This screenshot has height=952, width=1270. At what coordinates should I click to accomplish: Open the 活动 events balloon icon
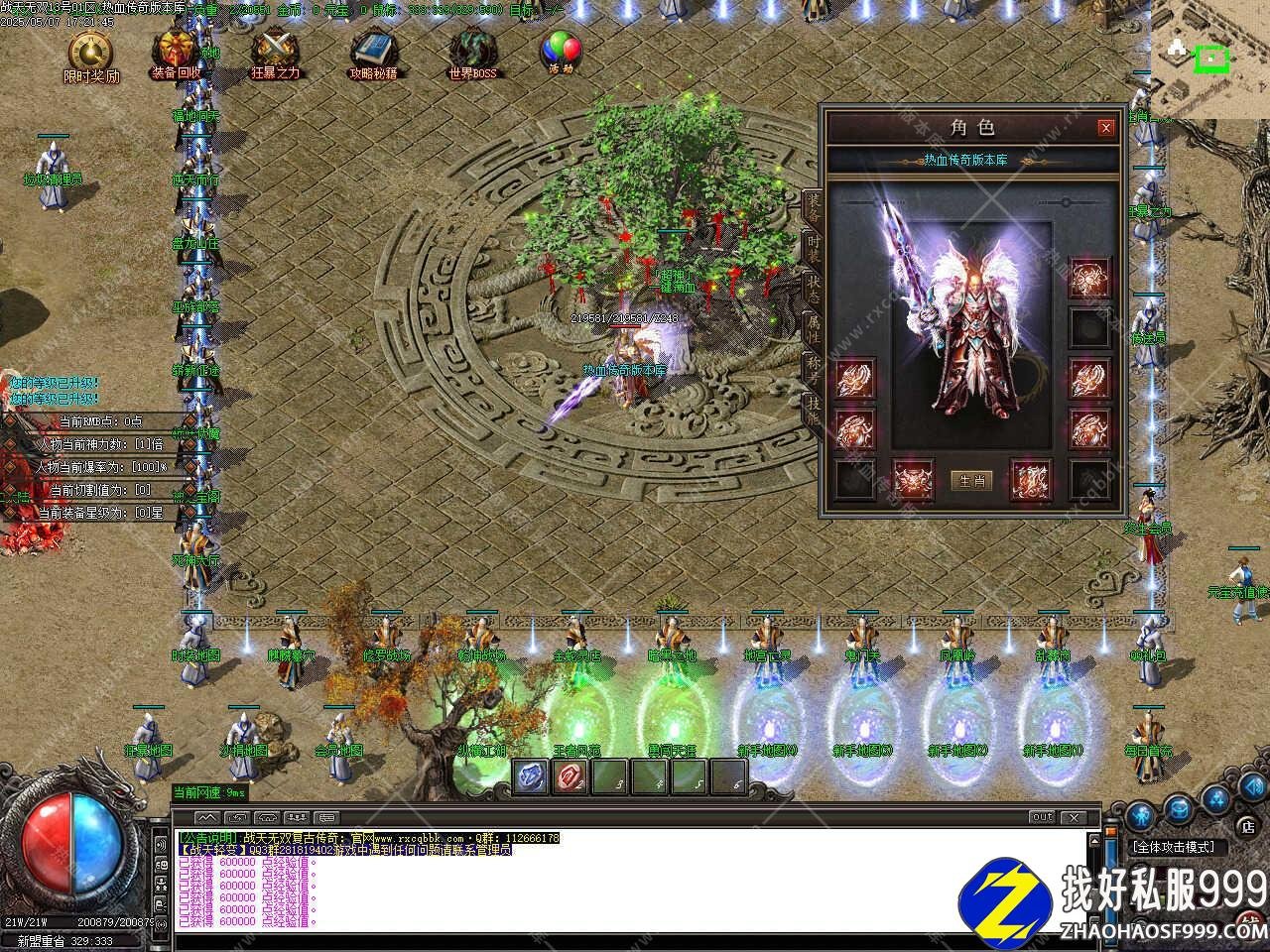[x=561, y=50]
